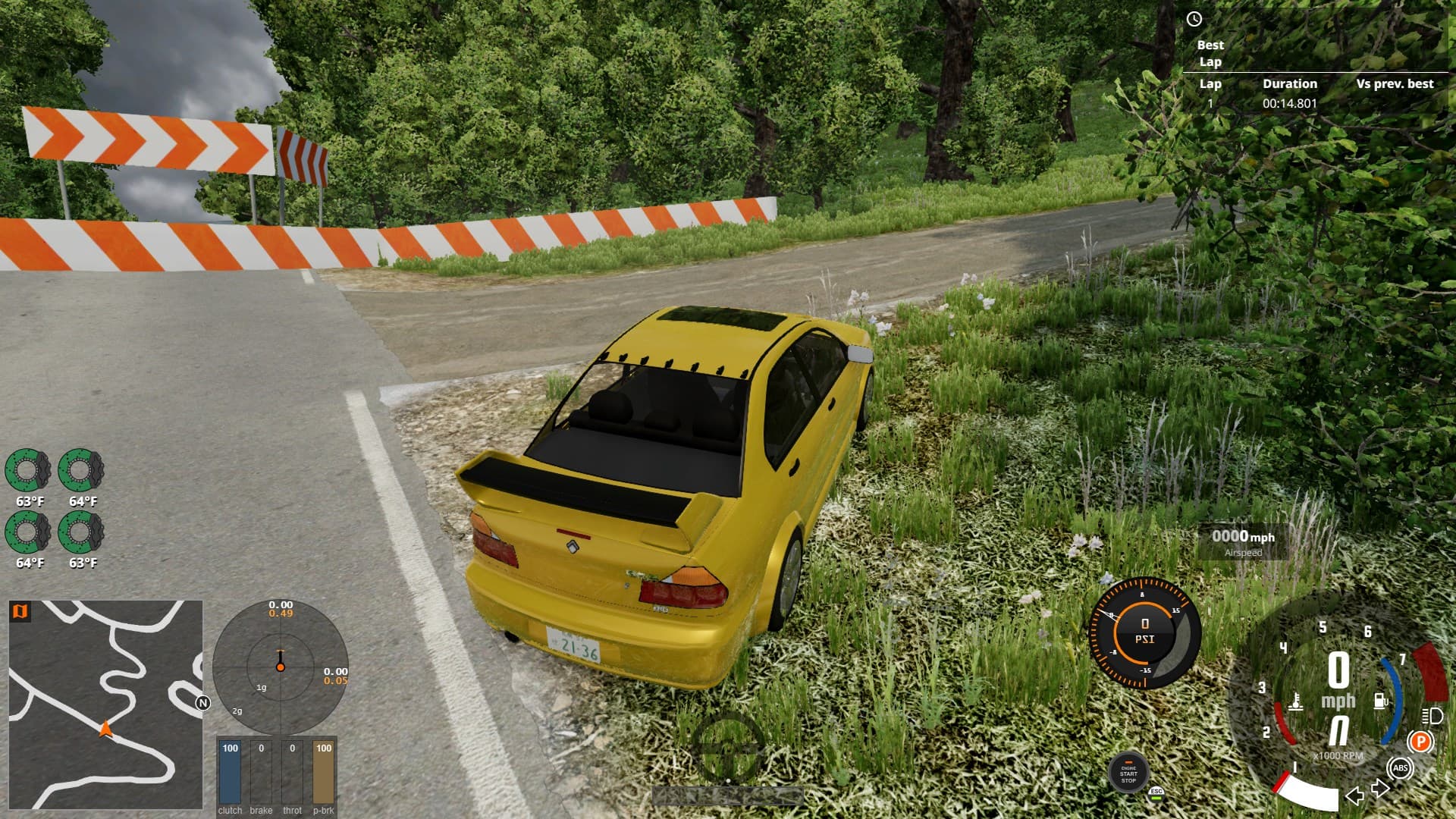Activate the right turn signal arrow
Image resolution: width=1456 pixels, height=819 pixels.
(x=1380, y=789)
